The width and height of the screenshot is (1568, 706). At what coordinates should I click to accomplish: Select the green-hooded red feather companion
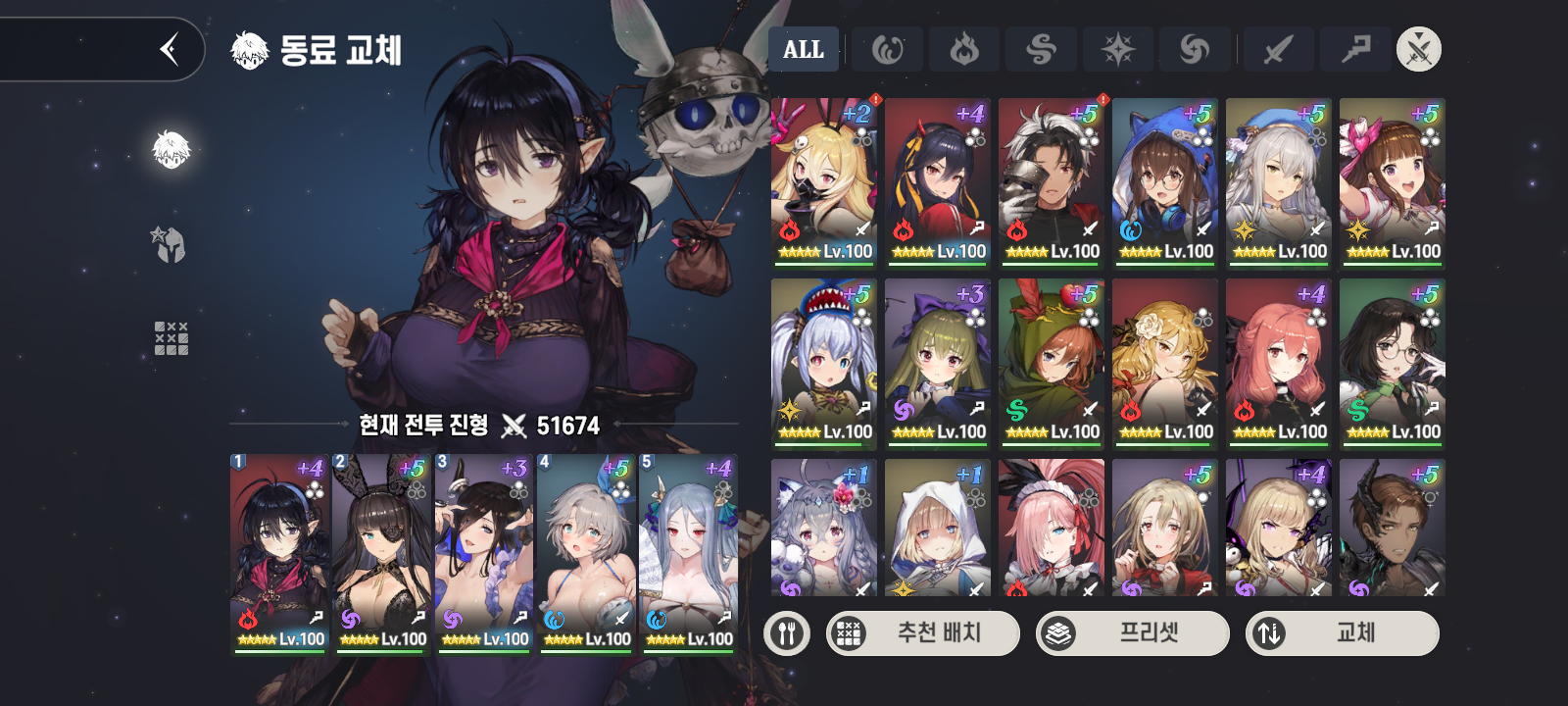1052,363
